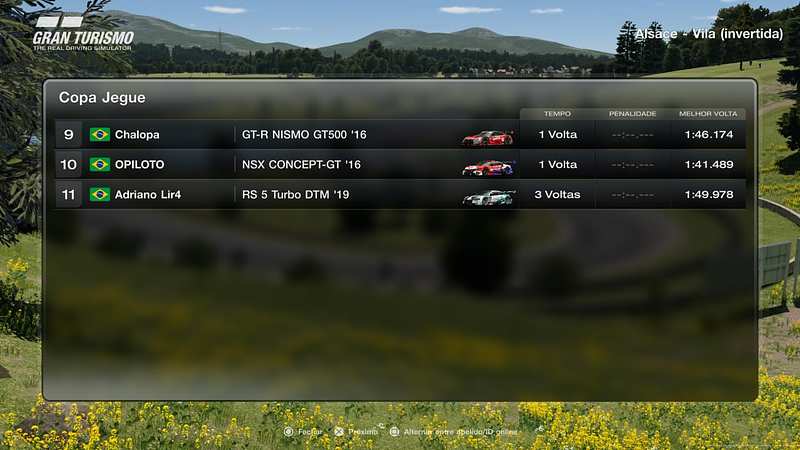Click the NSX CONCEPT-GT car thumbnail
Viewport: 800px width, 450px height.
487,166
